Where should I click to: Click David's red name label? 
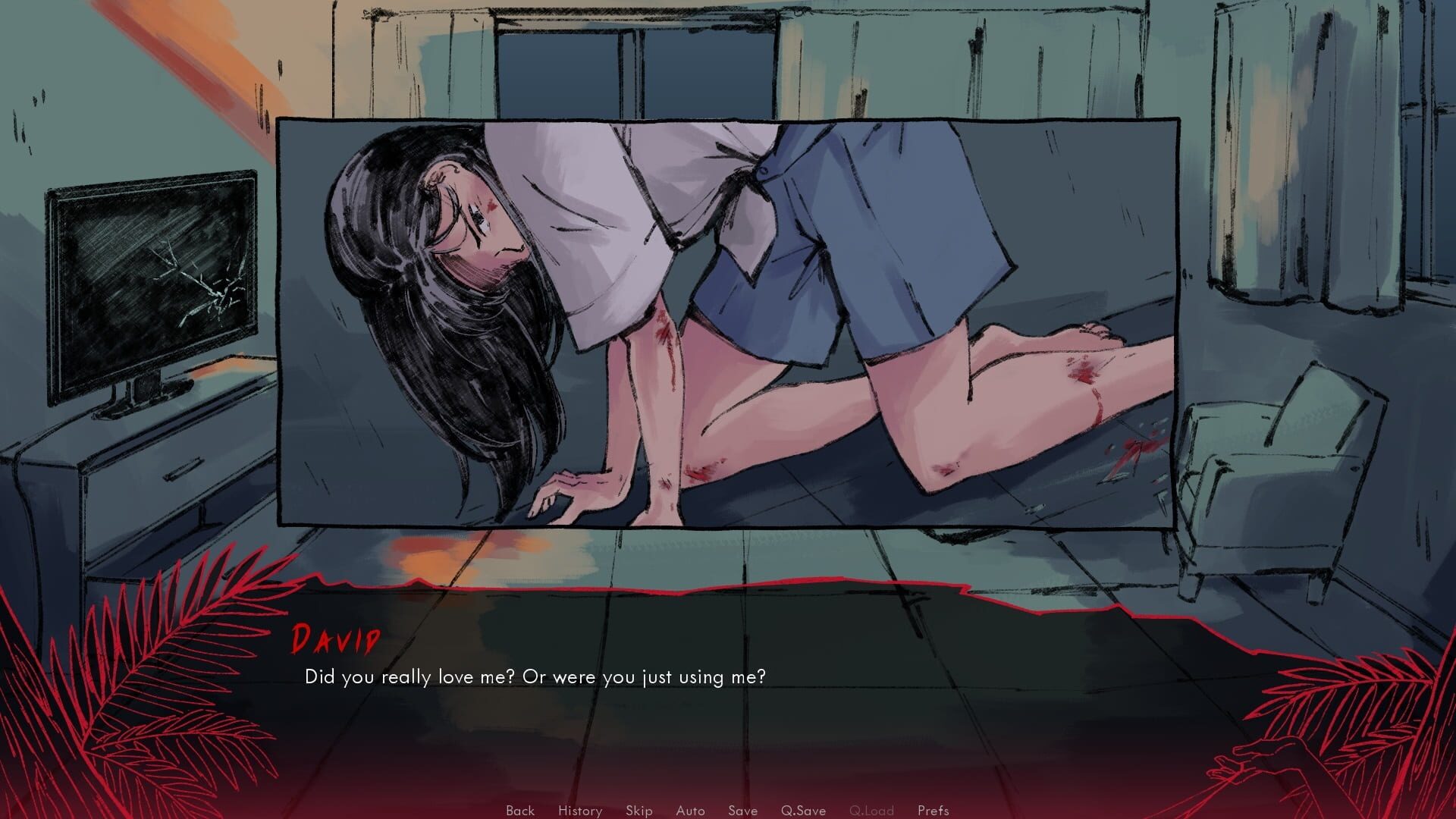(x=334, y=641)
